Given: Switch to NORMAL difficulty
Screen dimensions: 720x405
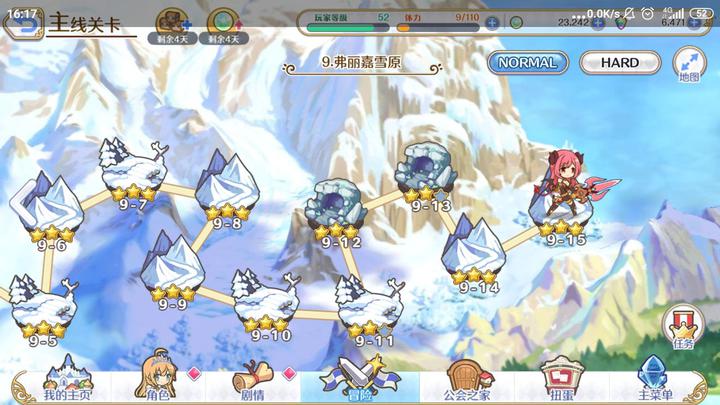Looking at the screenshot, I should click(x=527, y=62).
